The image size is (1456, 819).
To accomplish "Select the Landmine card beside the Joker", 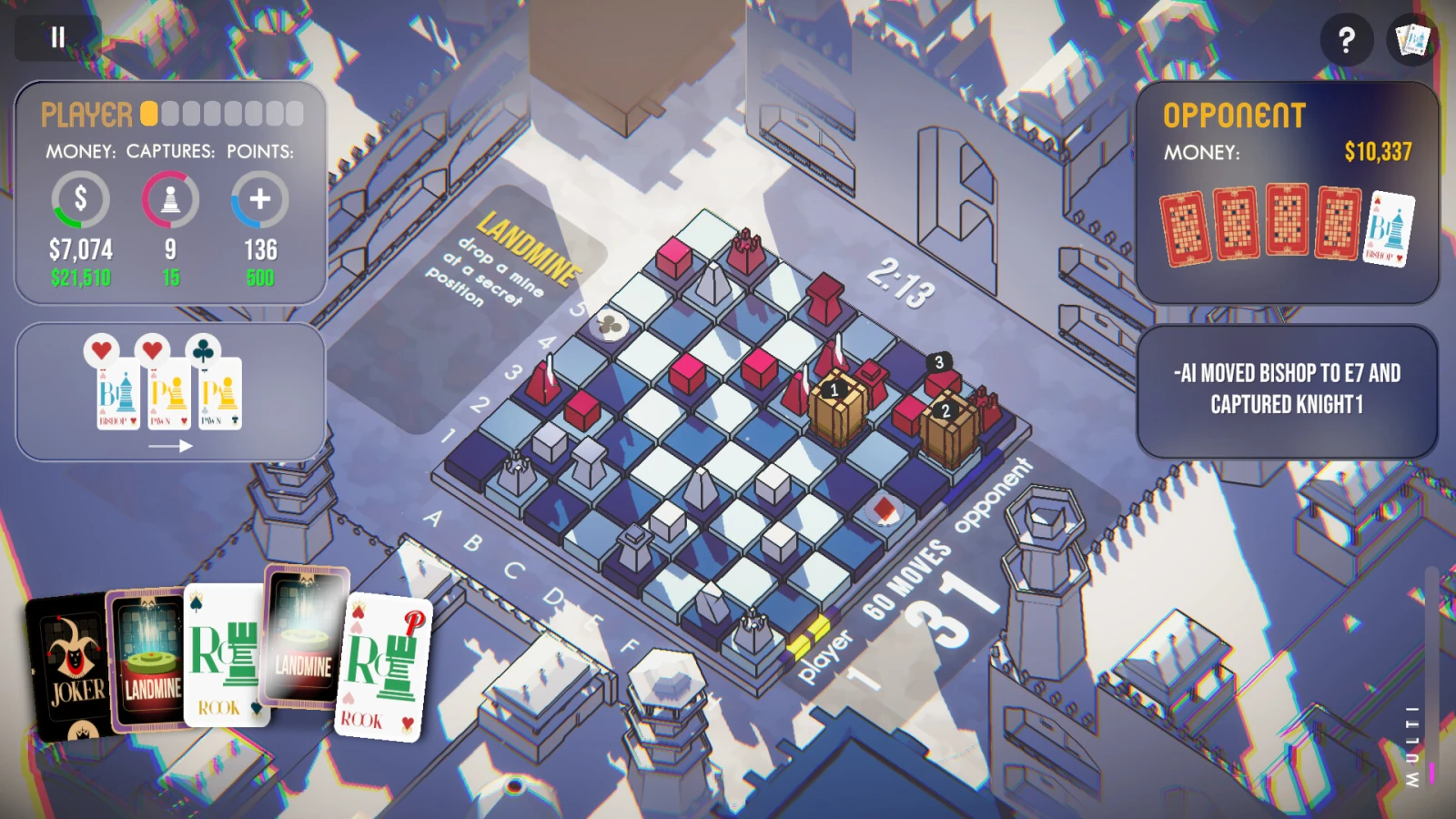I will (148, 660).
